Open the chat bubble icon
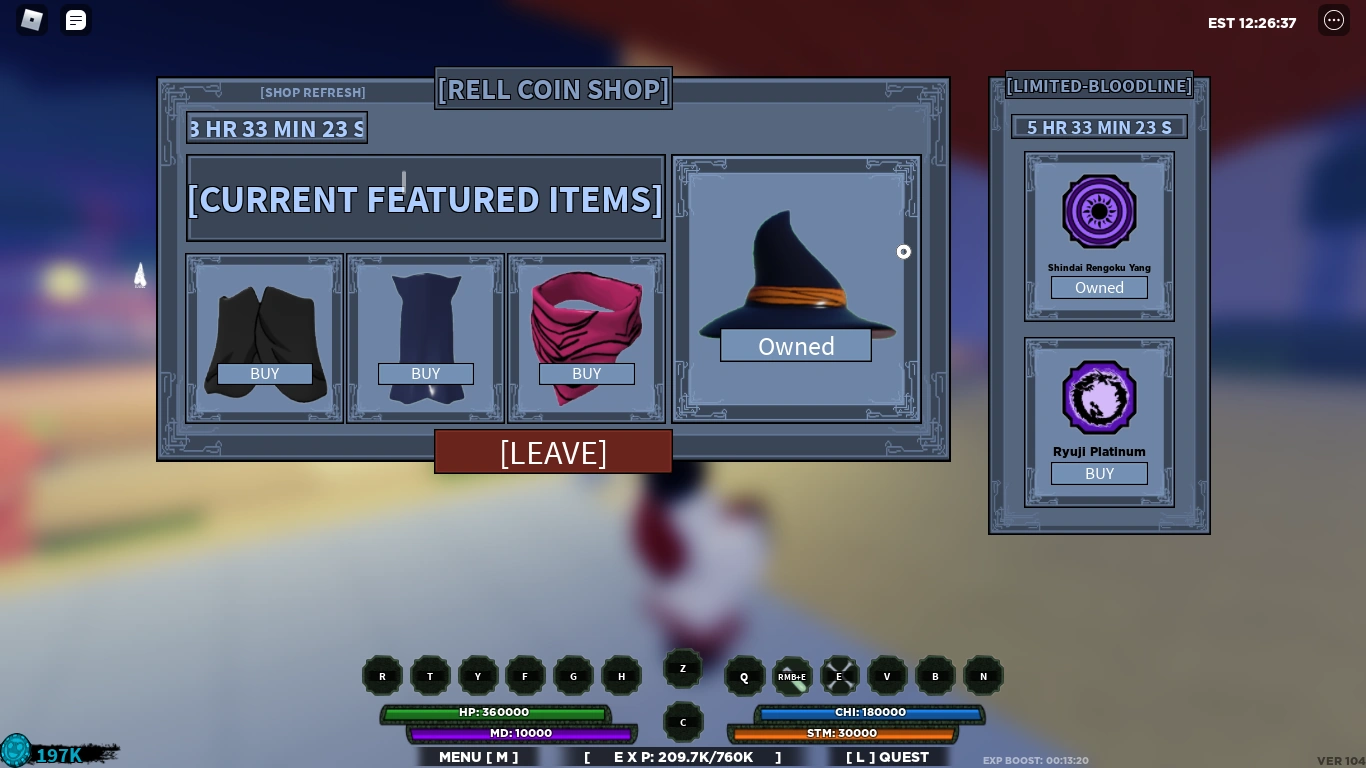 pos(76,20)
